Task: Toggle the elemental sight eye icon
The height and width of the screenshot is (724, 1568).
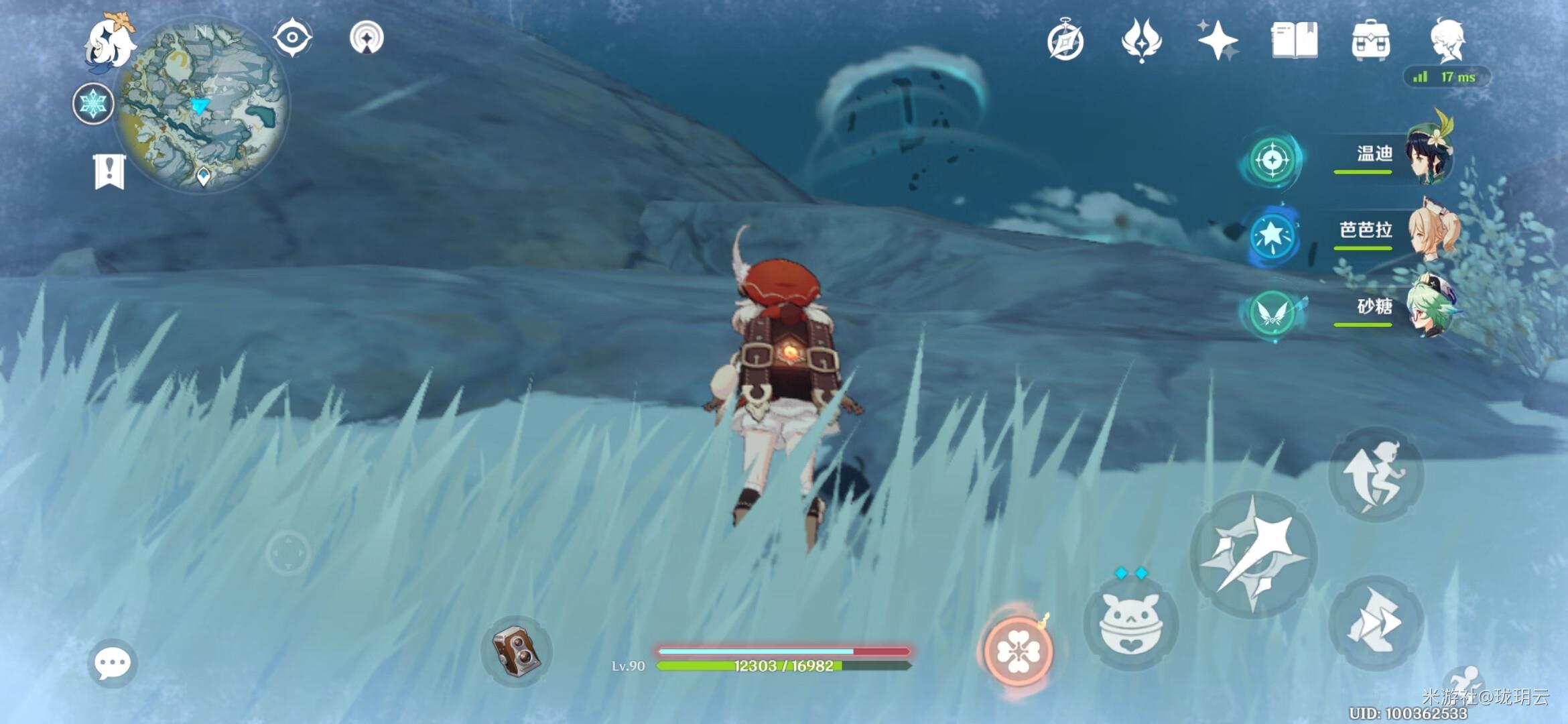Action: pos(292,38)
